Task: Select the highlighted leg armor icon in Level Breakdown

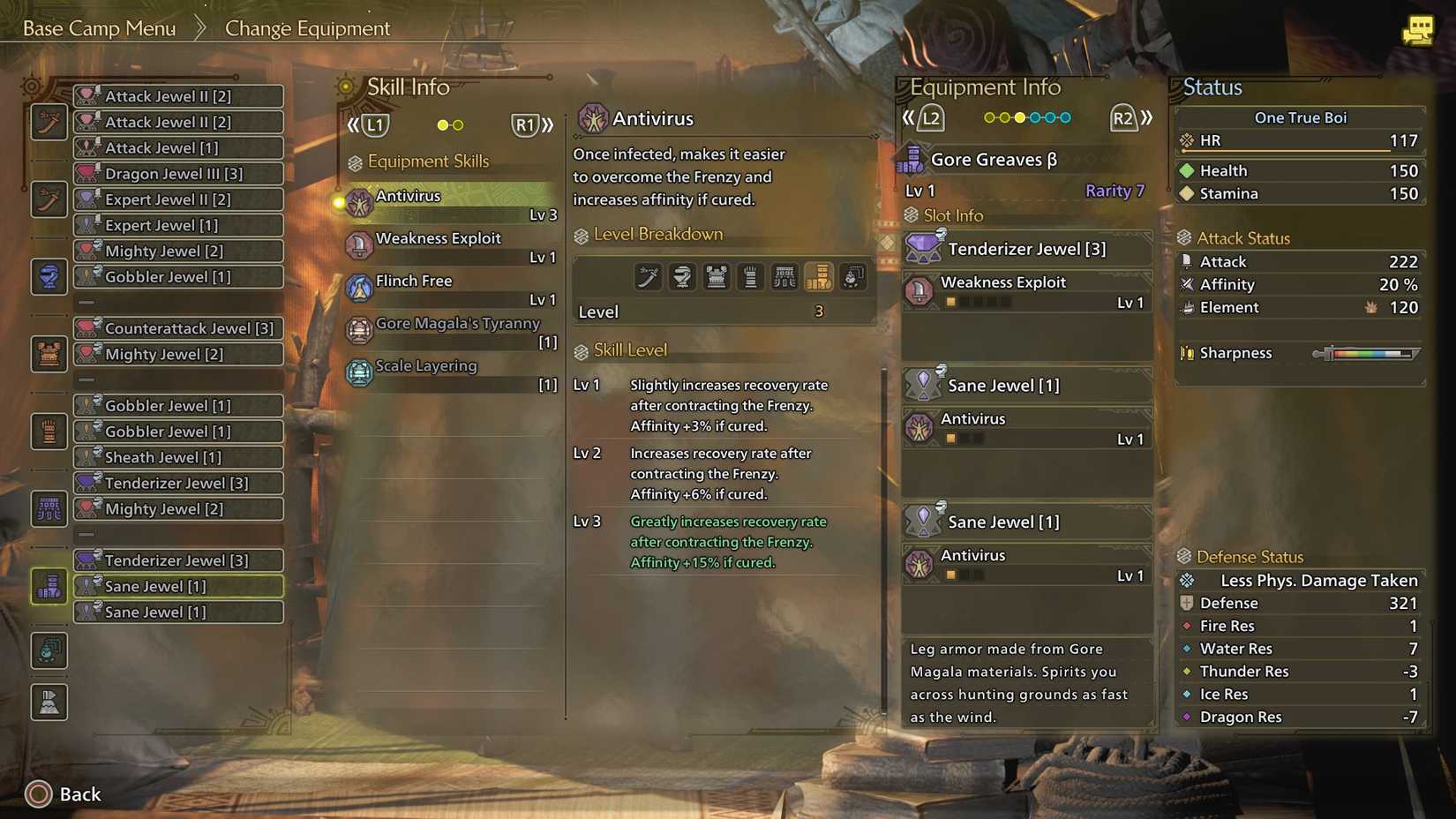Action: coord(819,276)
